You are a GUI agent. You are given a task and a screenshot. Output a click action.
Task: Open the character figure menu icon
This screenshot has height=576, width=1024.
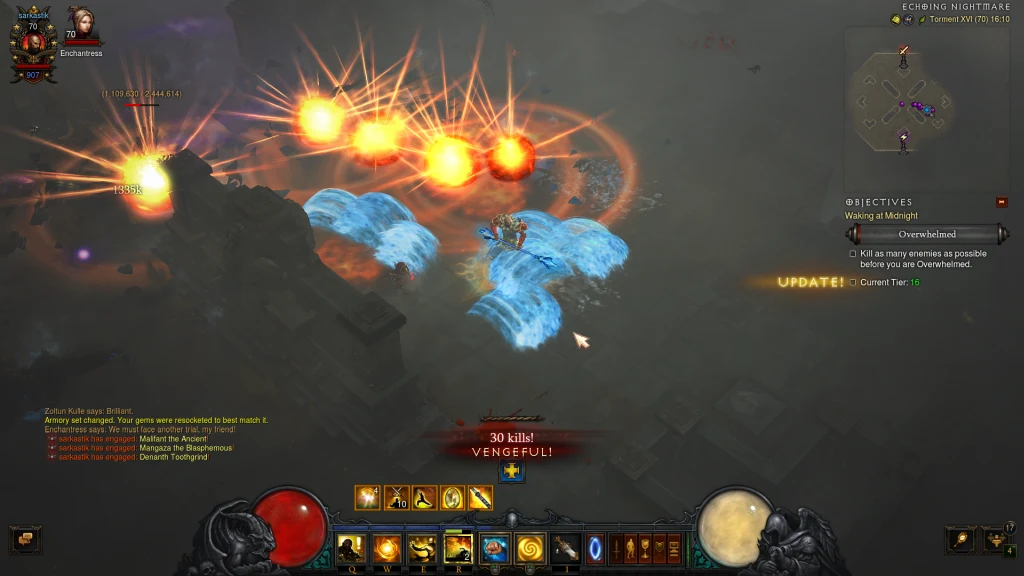coord(631,548)
